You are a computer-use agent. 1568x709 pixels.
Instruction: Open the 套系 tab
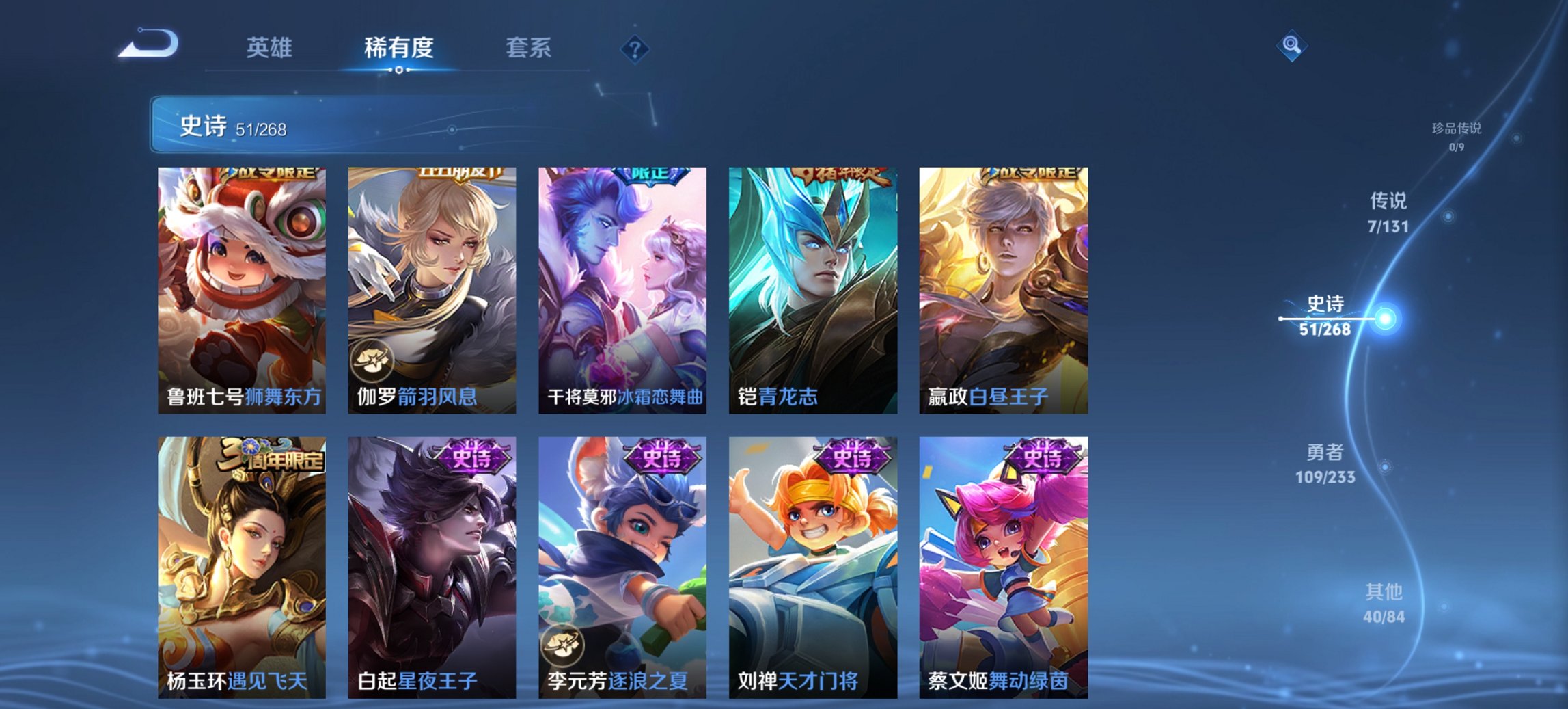529,48
